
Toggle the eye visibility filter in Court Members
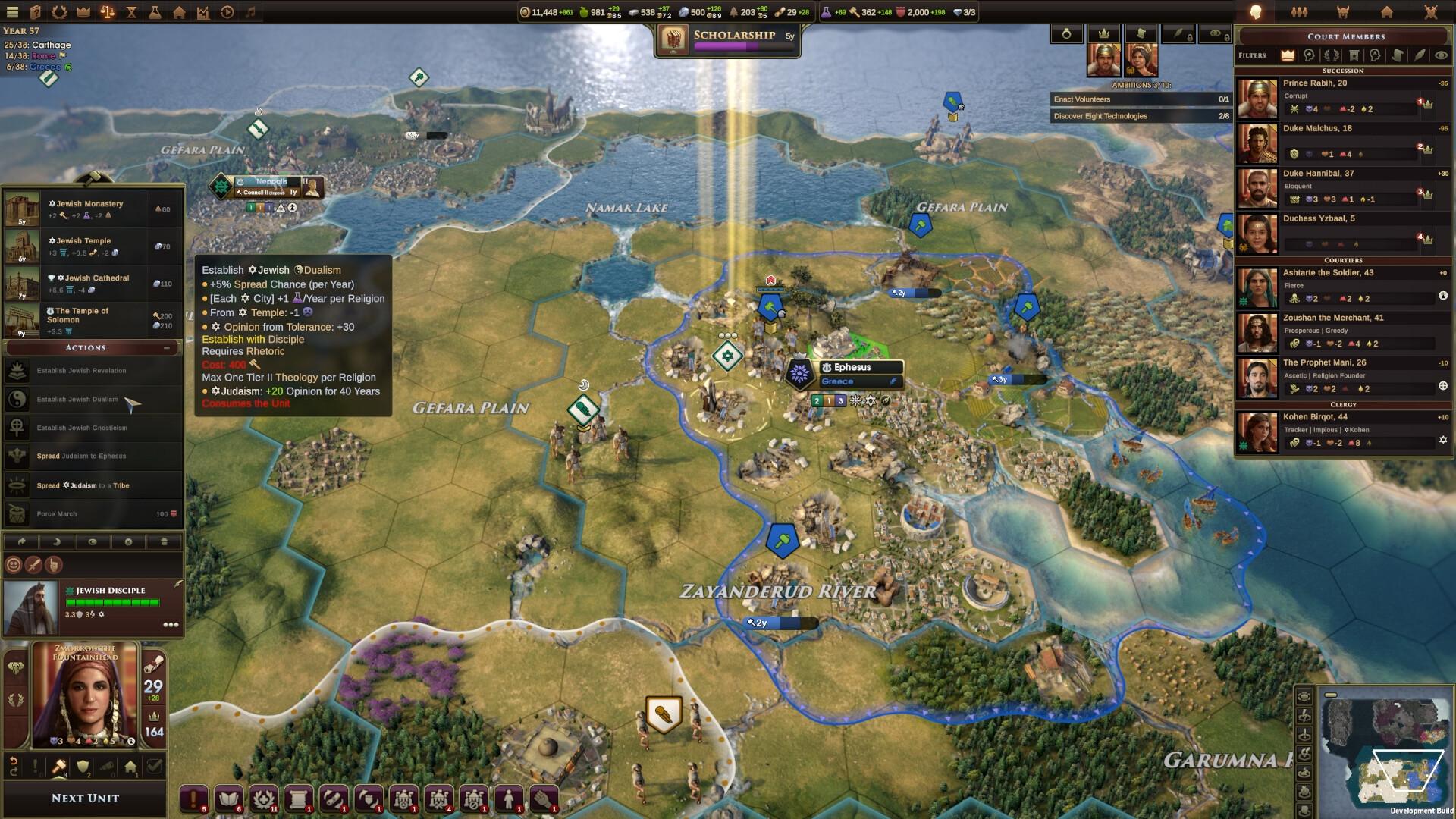[1441, 55]
